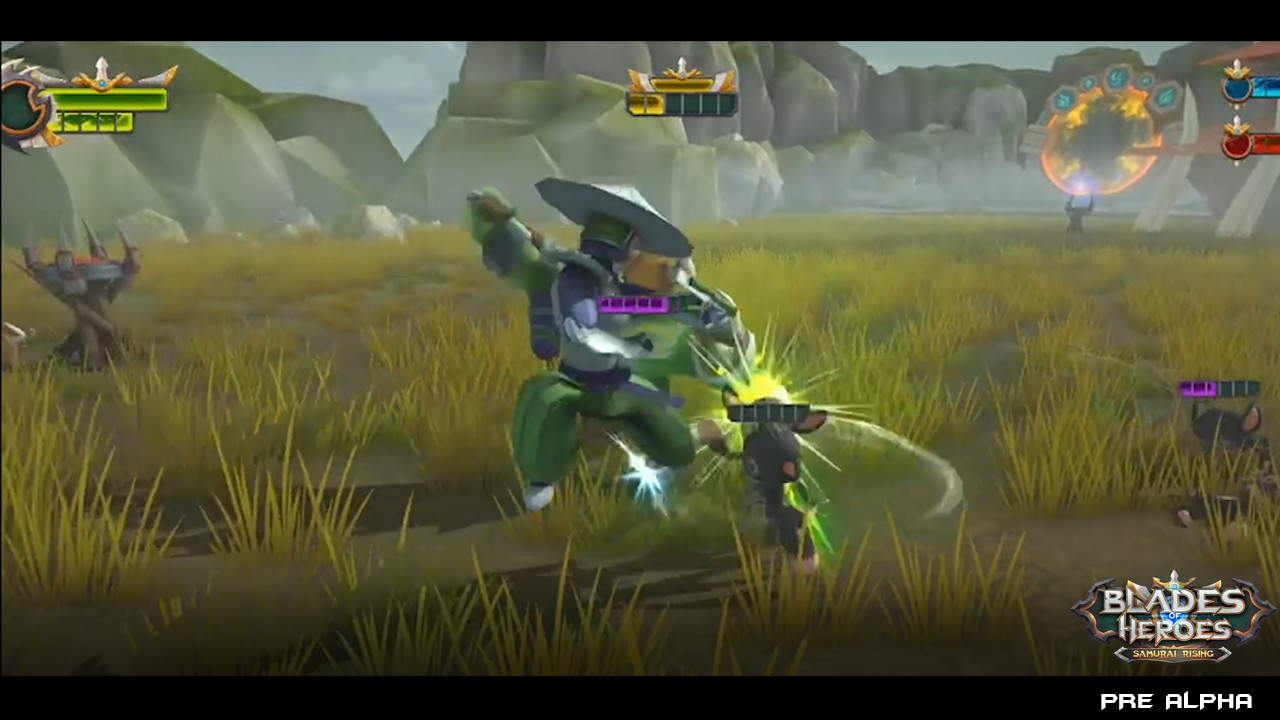Select the lightning rune on the portal arch

(1116, 79)
